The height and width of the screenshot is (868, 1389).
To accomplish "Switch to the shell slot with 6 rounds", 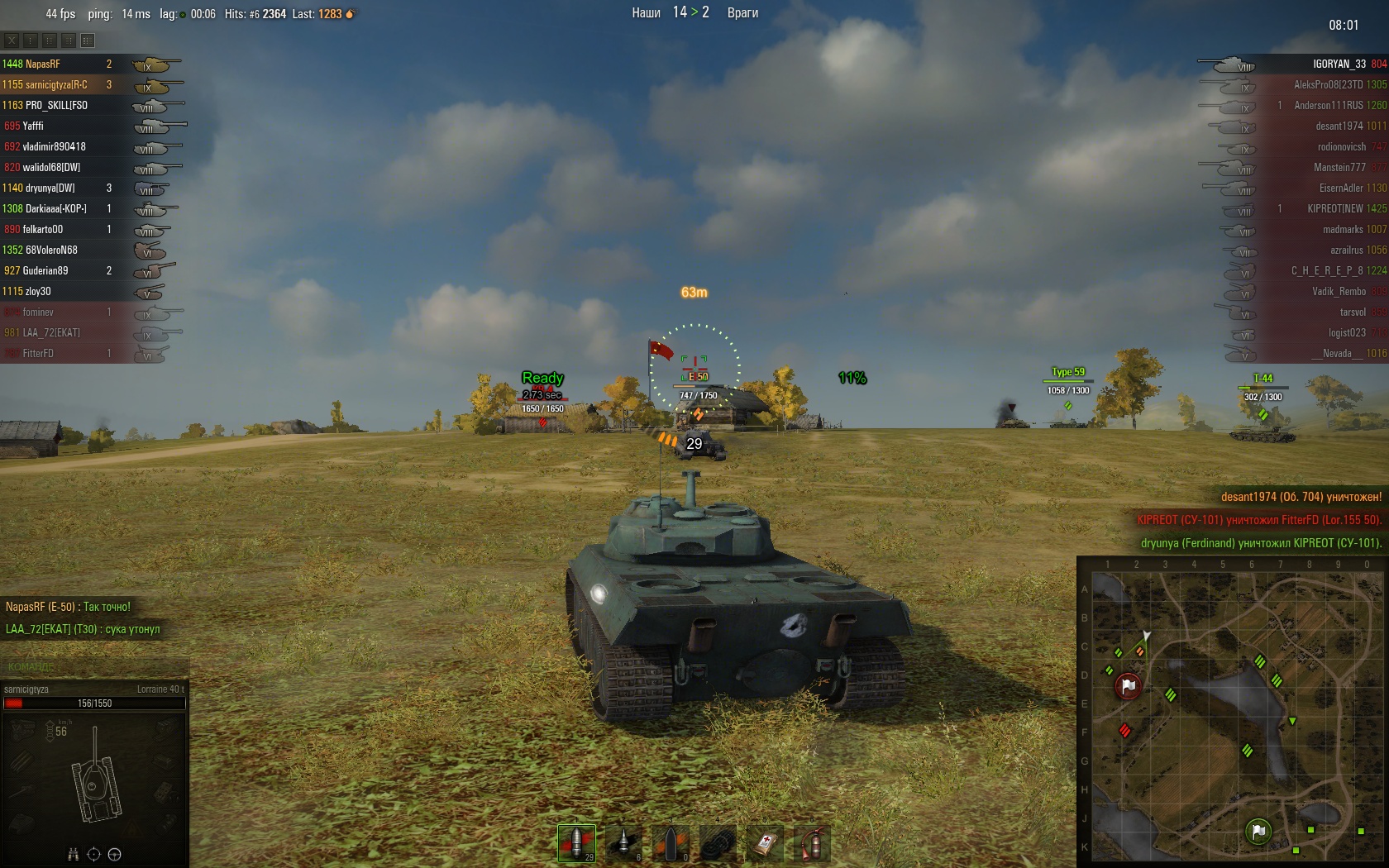I will 623,842.
